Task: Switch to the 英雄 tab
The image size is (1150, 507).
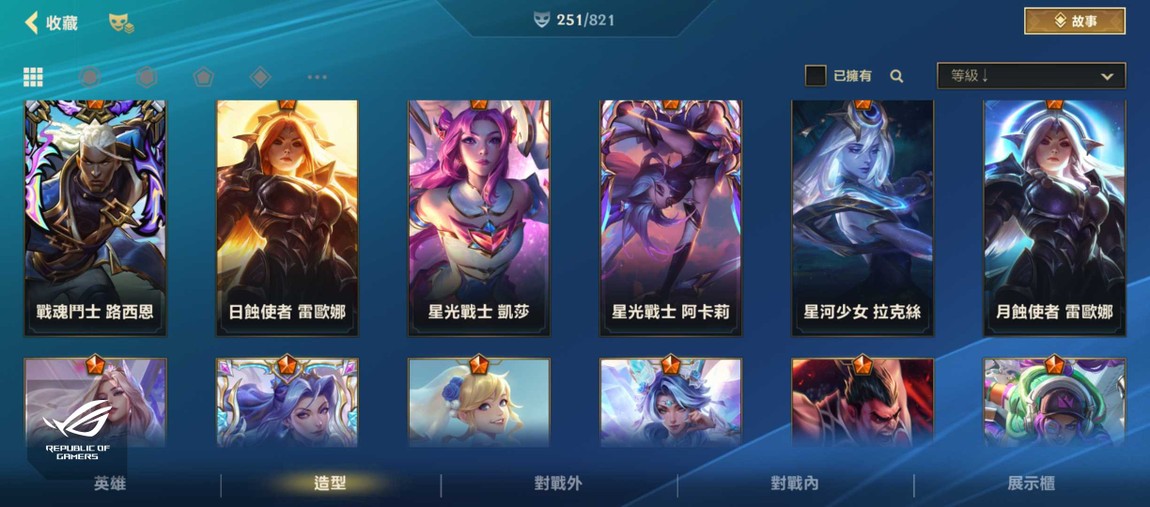Action: pyautogui.click(x=110, y=484)
